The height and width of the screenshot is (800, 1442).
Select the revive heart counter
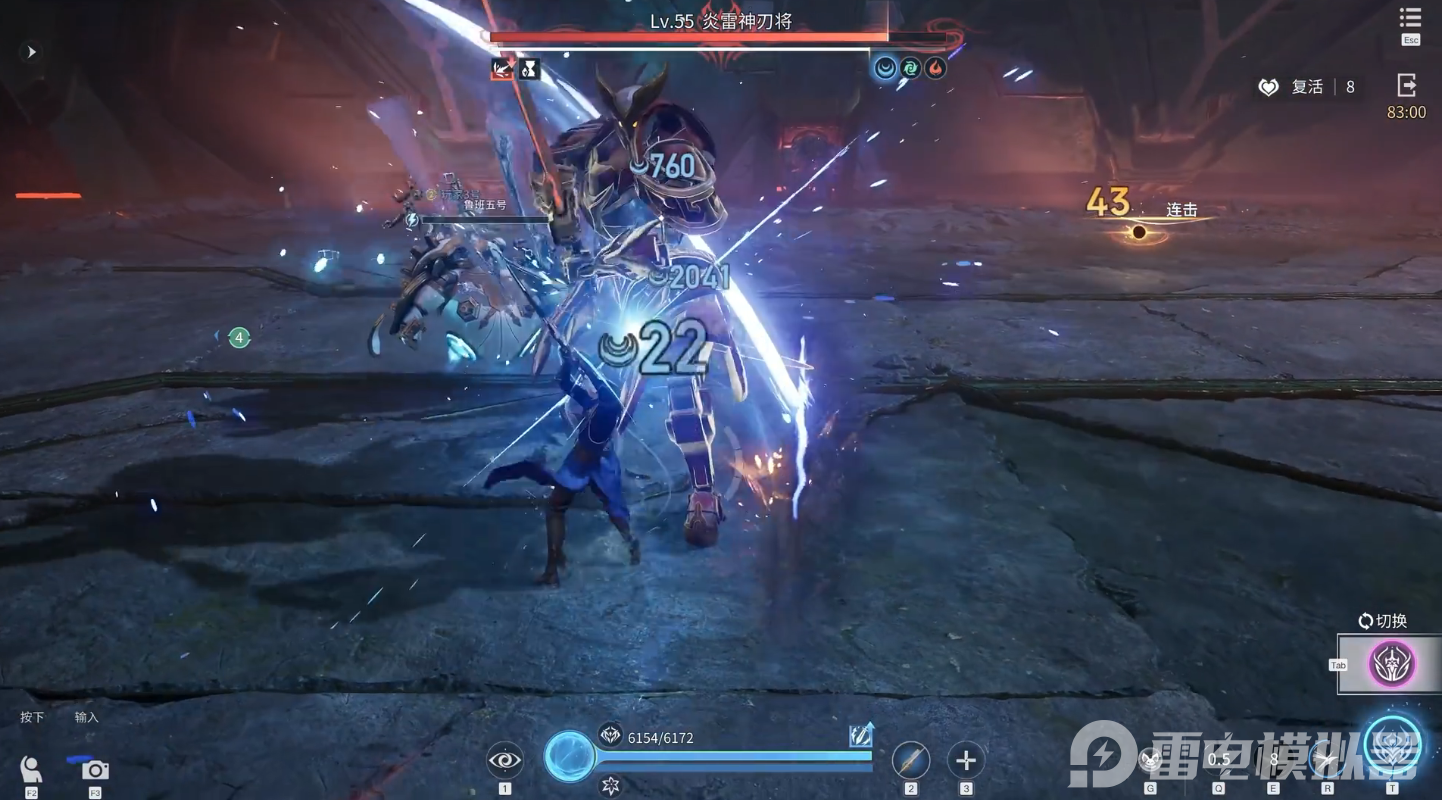click(x=1305, y=87)
